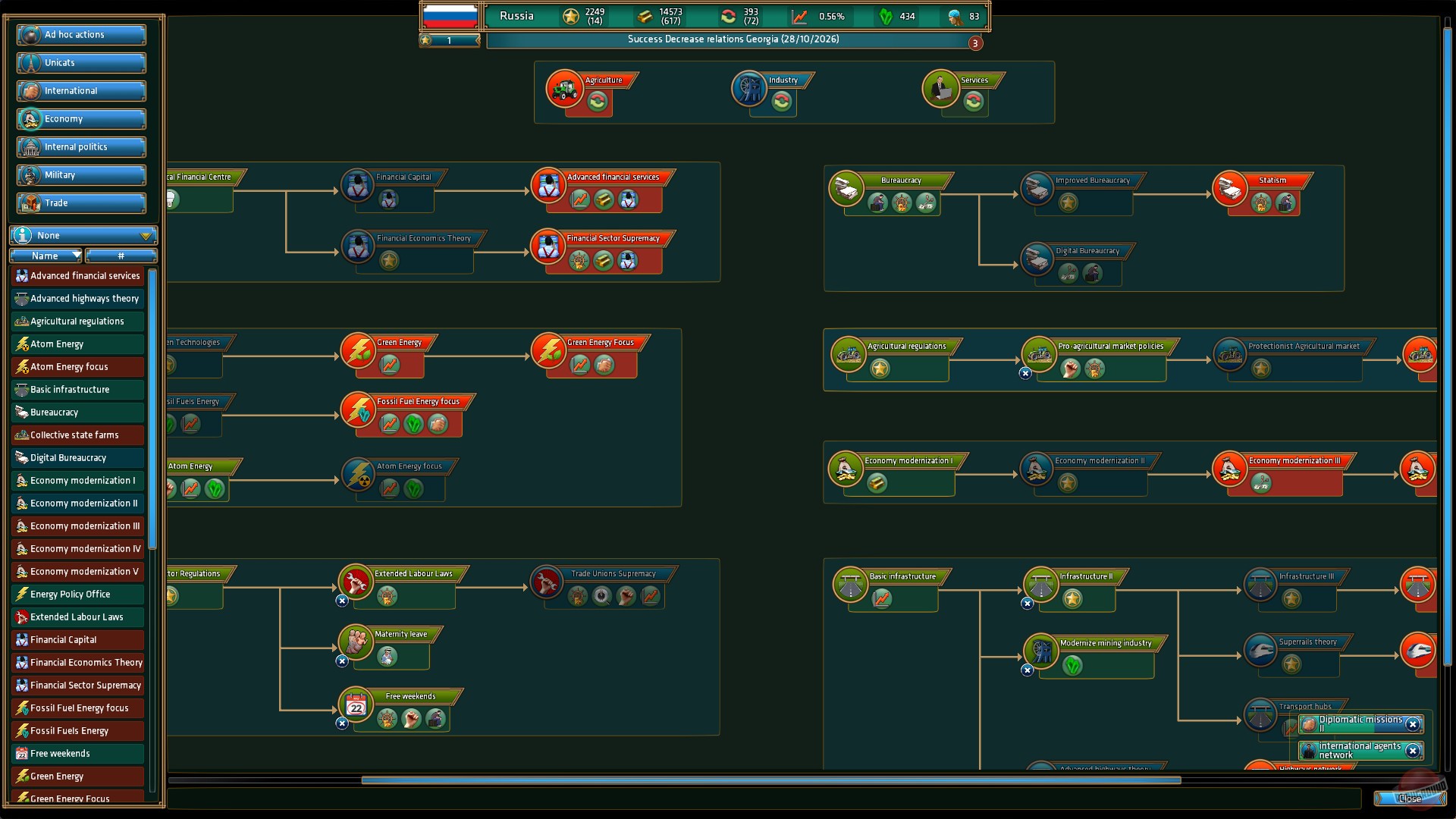Click the Free weekends calendar icon
Image resolution: width=1456 pixels, height=819 pixels.
click(x=355, y=705)
